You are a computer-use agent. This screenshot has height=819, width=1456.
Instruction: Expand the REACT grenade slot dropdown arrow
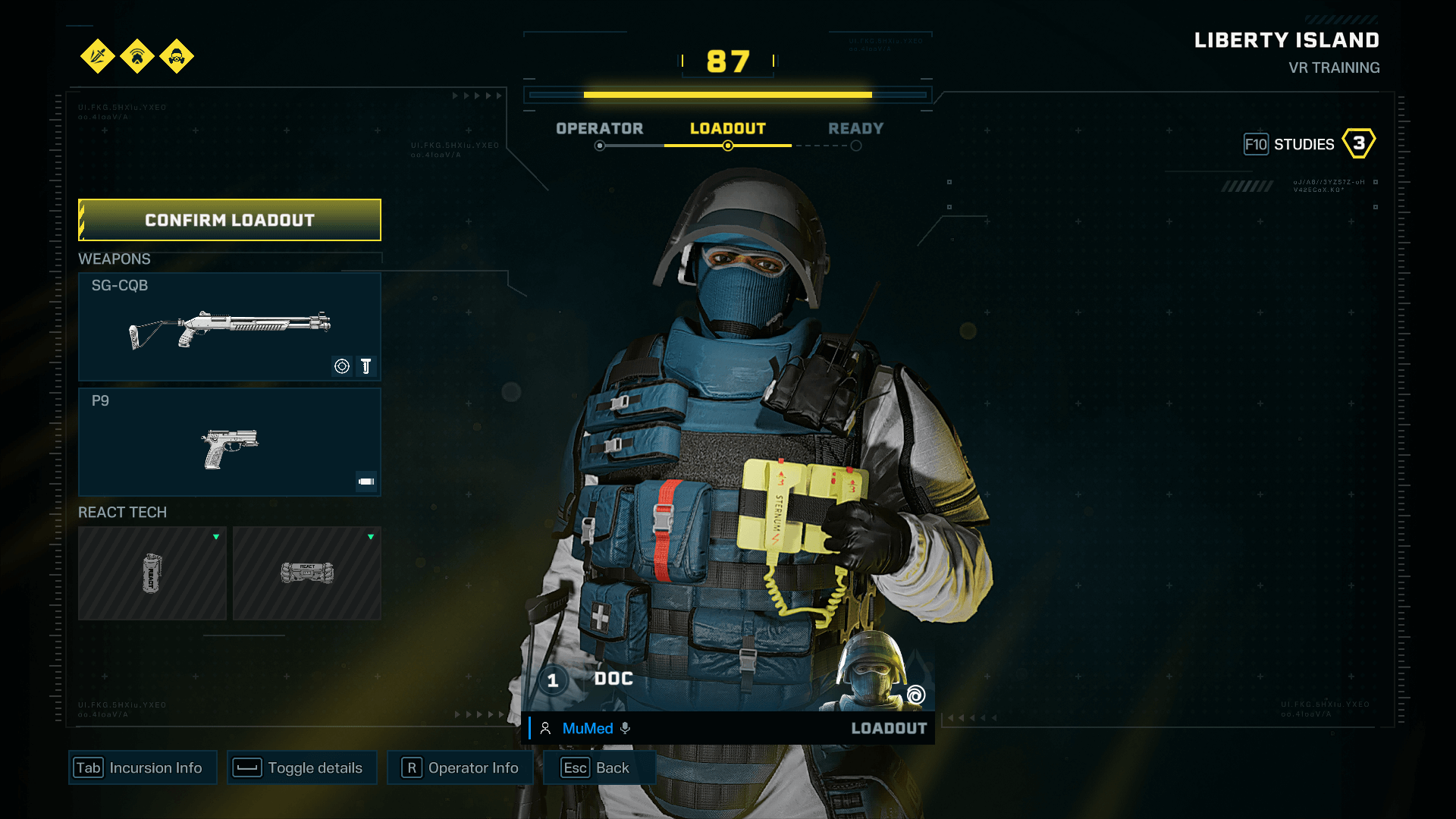point(217,537)
